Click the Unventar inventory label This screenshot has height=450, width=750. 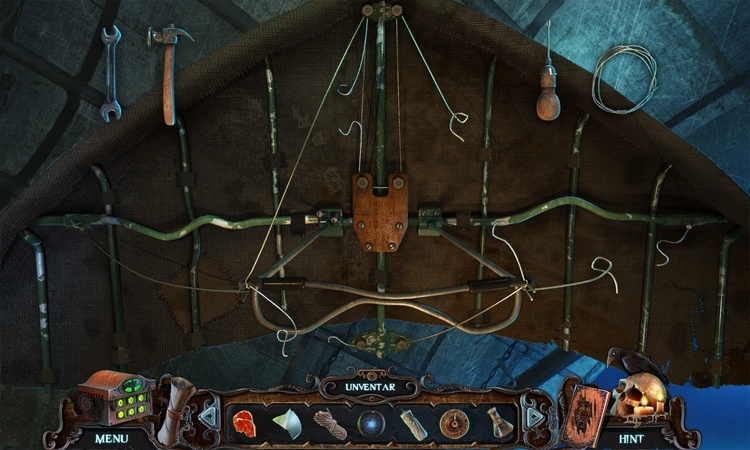[x=375, y=385]
